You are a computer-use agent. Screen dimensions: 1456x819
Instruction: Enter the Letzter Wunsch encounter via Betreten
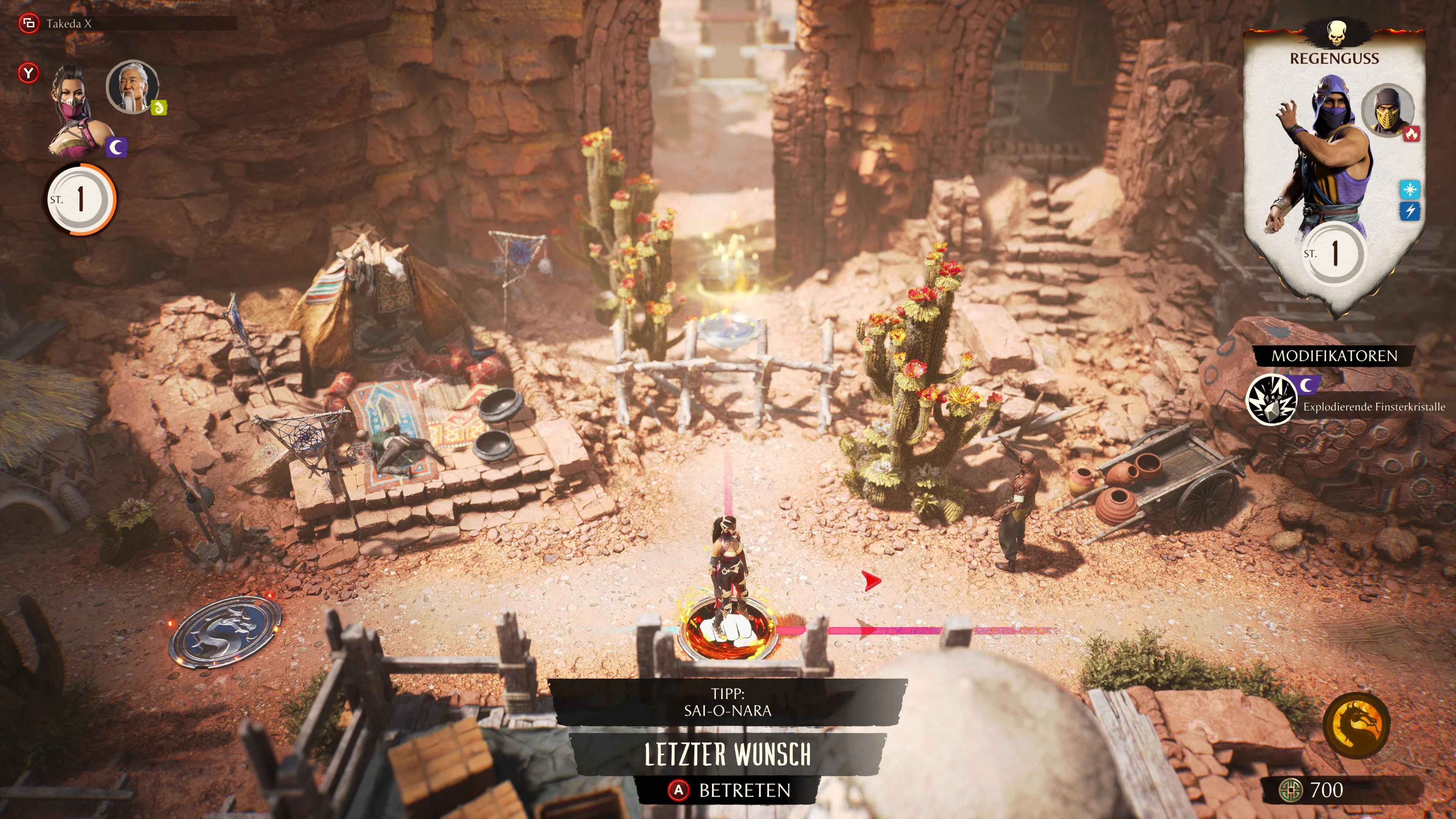click(729, 789)
